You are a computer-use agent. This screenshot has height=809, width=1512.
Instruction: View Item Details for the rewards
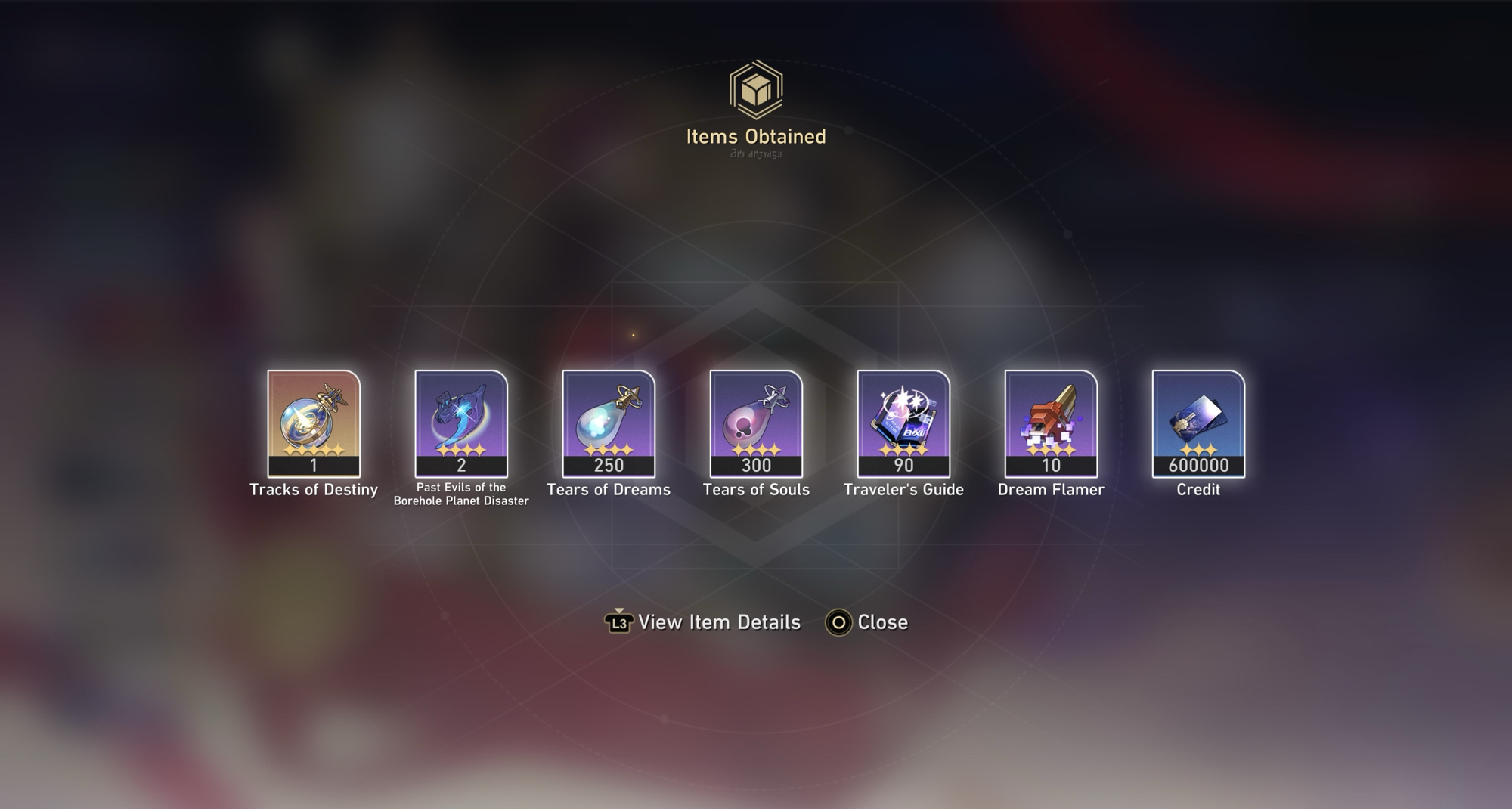tap(703, 622)
